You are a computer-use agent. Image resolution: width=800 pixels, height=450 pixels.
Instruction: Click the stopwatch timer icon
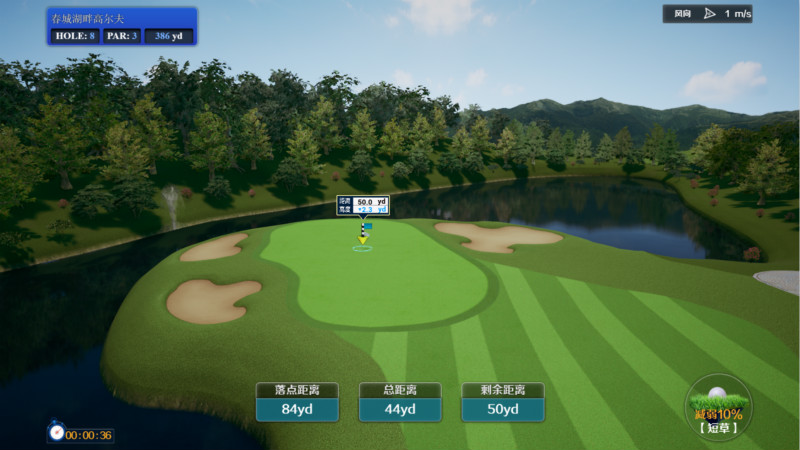click(x=56, y=432)
